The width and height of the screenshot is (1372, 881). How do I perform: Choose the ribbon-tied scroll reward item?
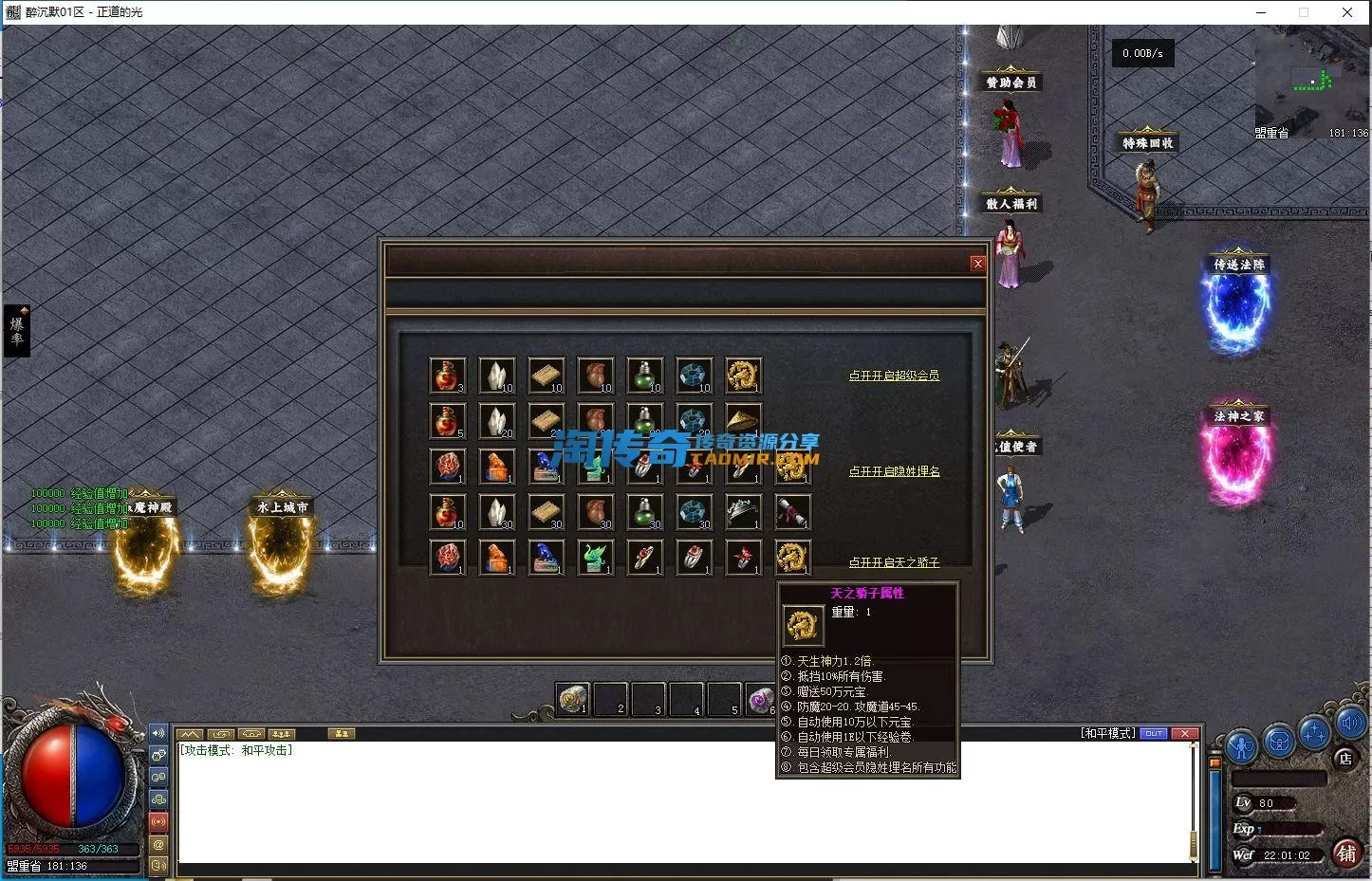coord(792,512)
